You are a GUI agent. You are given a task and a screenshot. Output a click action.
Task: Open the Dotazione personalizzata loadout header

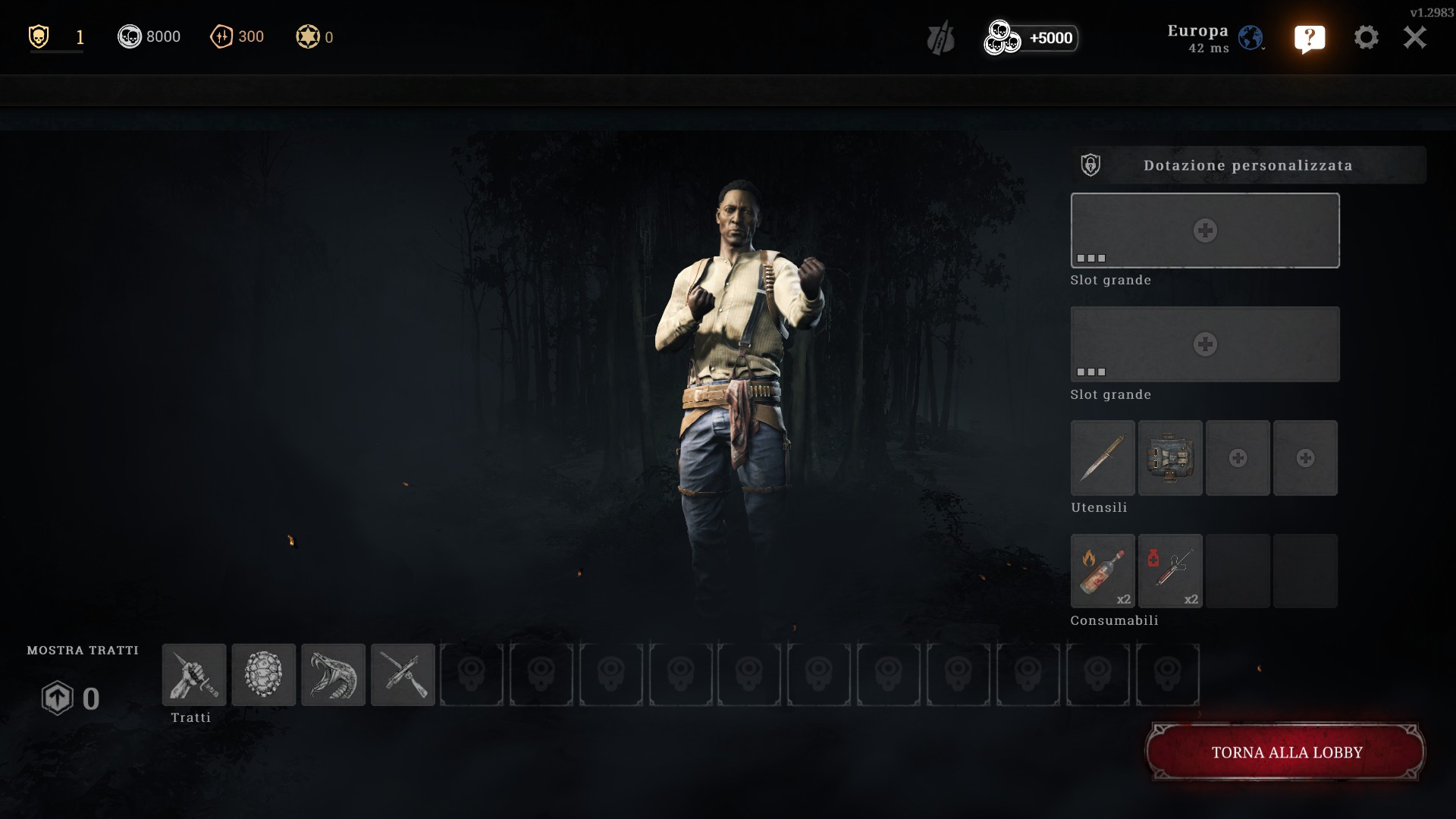pos(1247,165)
